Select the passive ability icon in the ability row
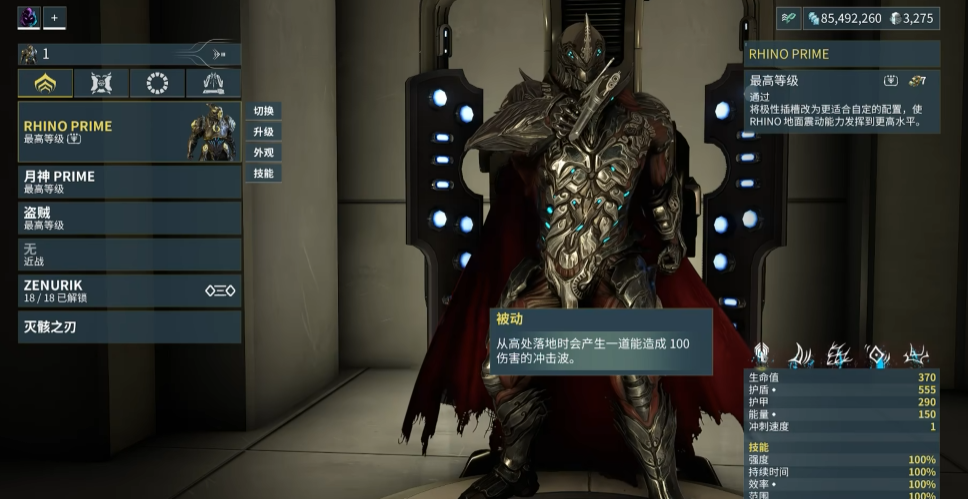 click(762, 353)
